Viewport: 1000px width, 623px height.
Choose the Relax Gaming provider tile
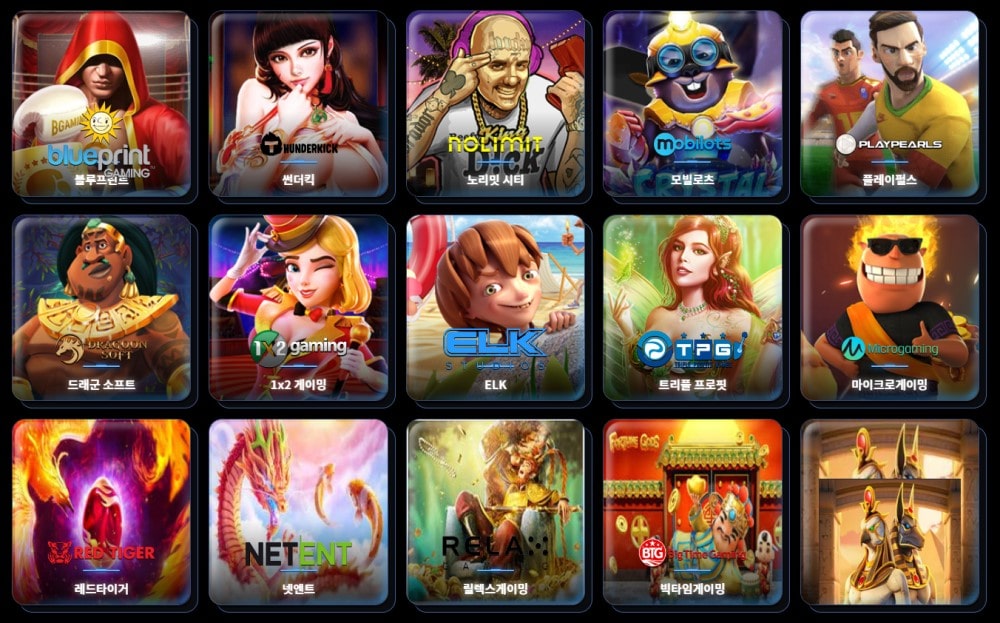[495, 512]
